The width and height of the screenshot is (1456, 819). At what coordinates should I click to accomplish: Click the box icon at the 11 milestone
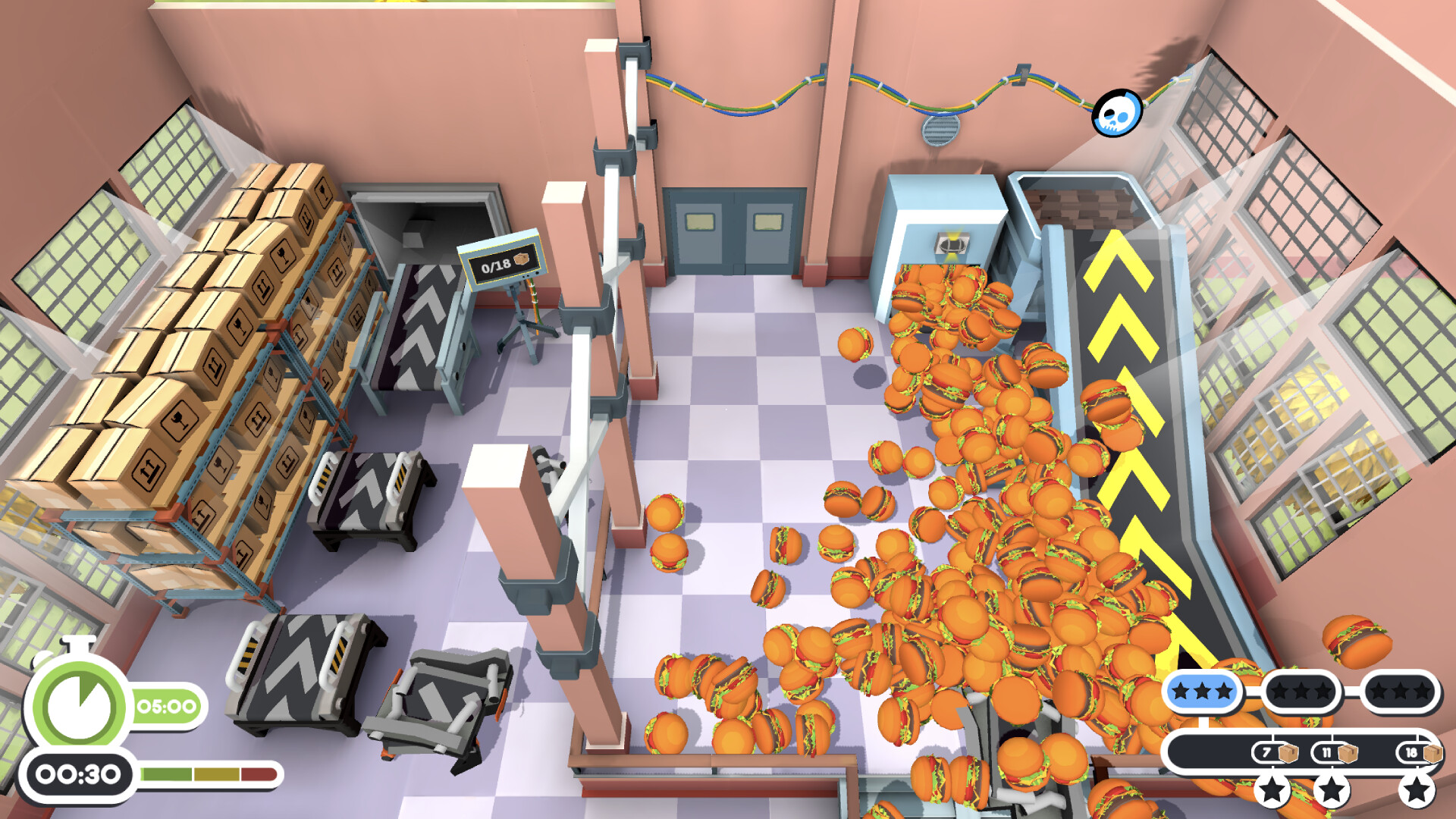1348,754
